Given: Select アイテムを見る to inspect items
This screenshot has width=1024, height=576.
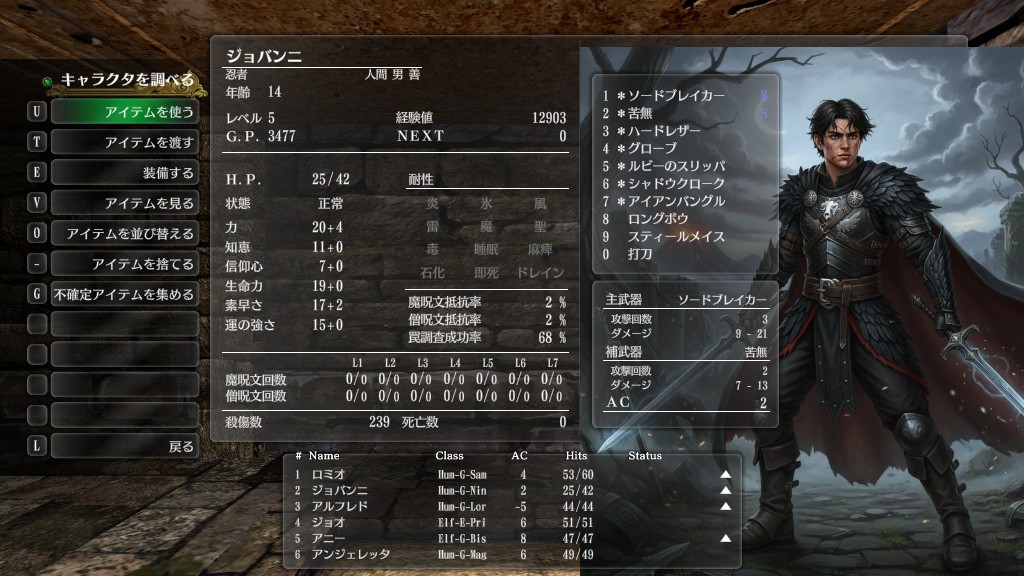Looking at the screenshot, I should (124, 203).
